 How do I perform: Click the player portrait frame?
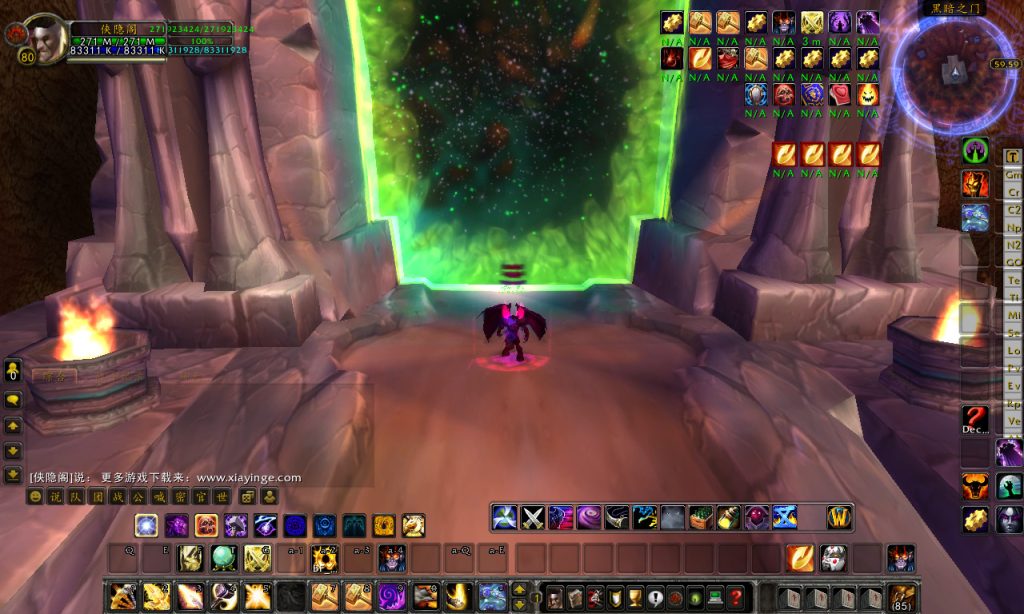pyautogui.click(x=42, y=39)
